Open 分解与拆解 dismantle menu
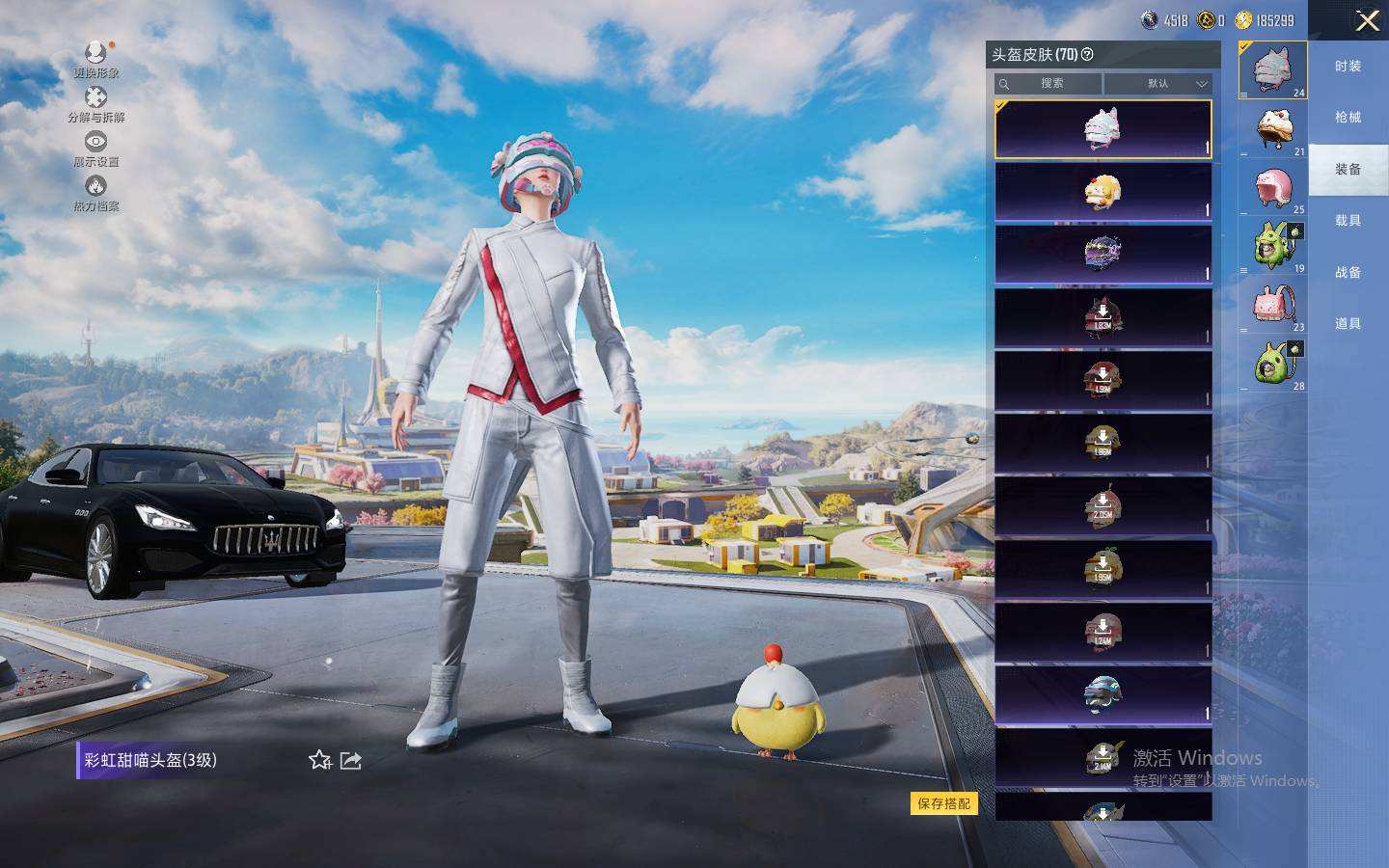 95,104
